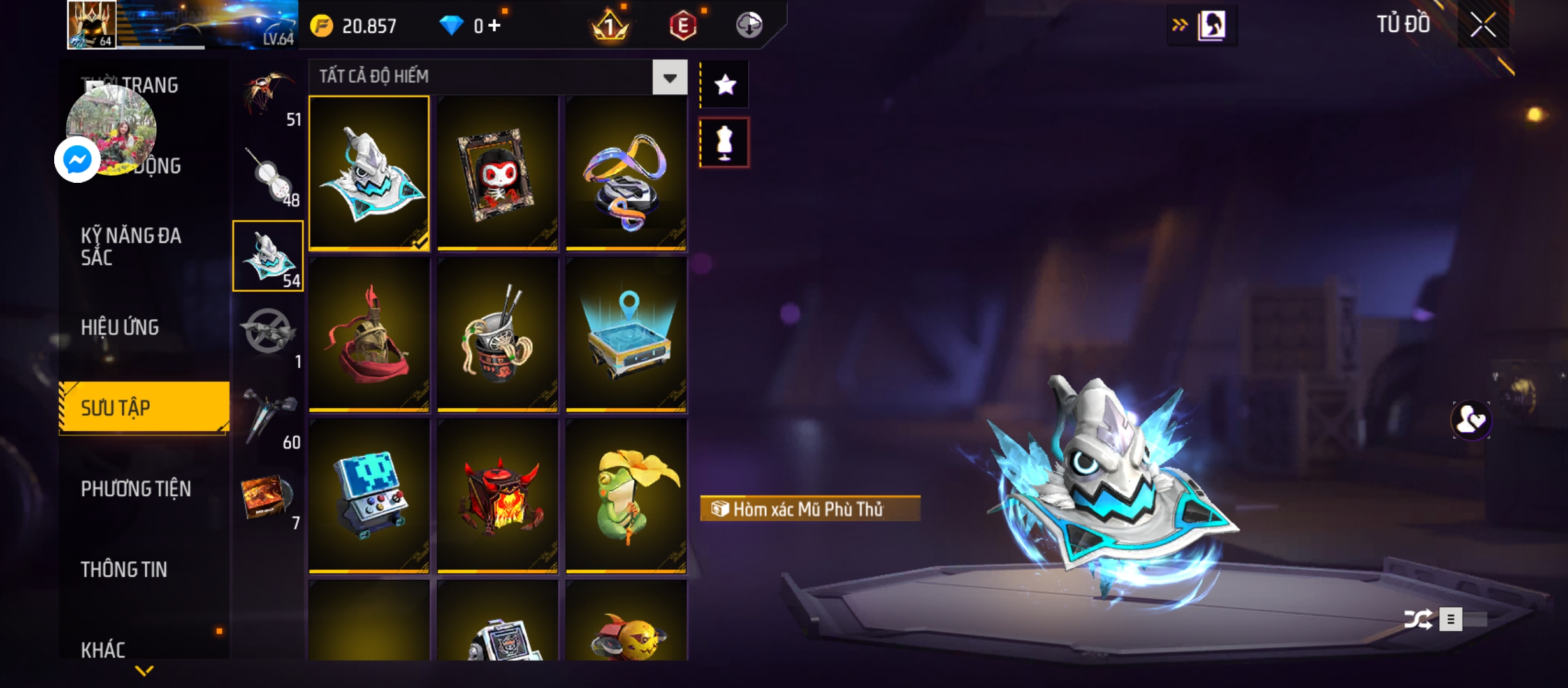The width and height of the screenshot is (1568, 688).
Task: Select the noodle cup loot box
Action: pyautogui.click(x=497, y=334)
